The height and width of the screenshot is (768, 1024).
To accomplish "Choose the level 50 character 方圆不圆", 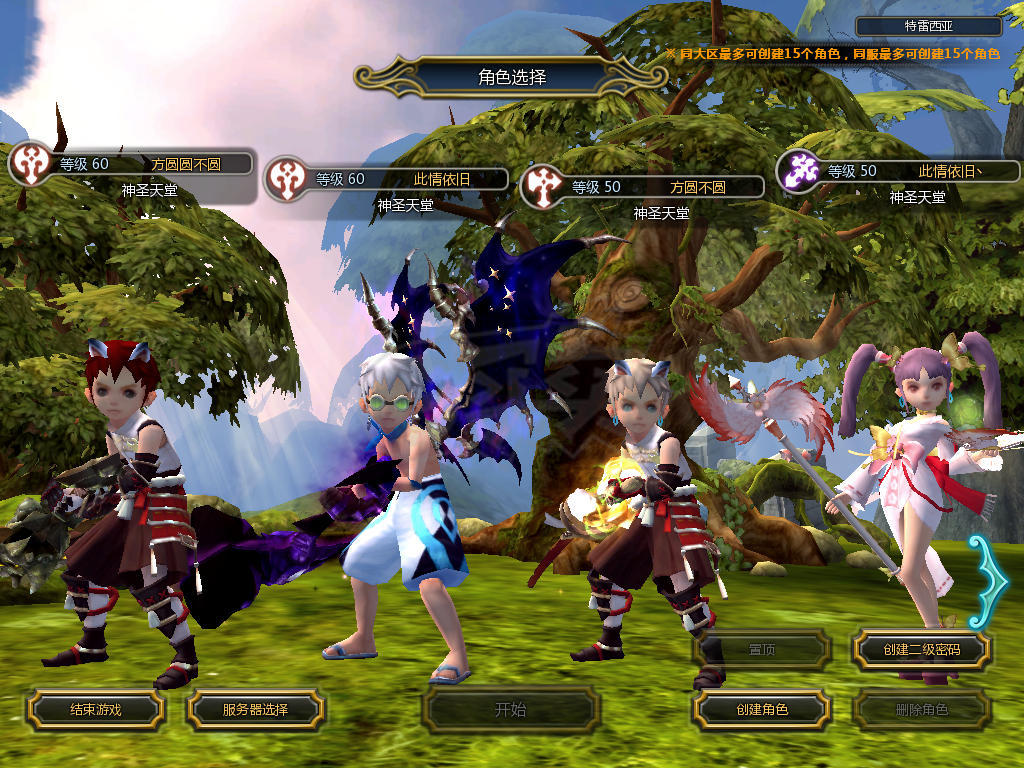I will click(x=642, y=187).
